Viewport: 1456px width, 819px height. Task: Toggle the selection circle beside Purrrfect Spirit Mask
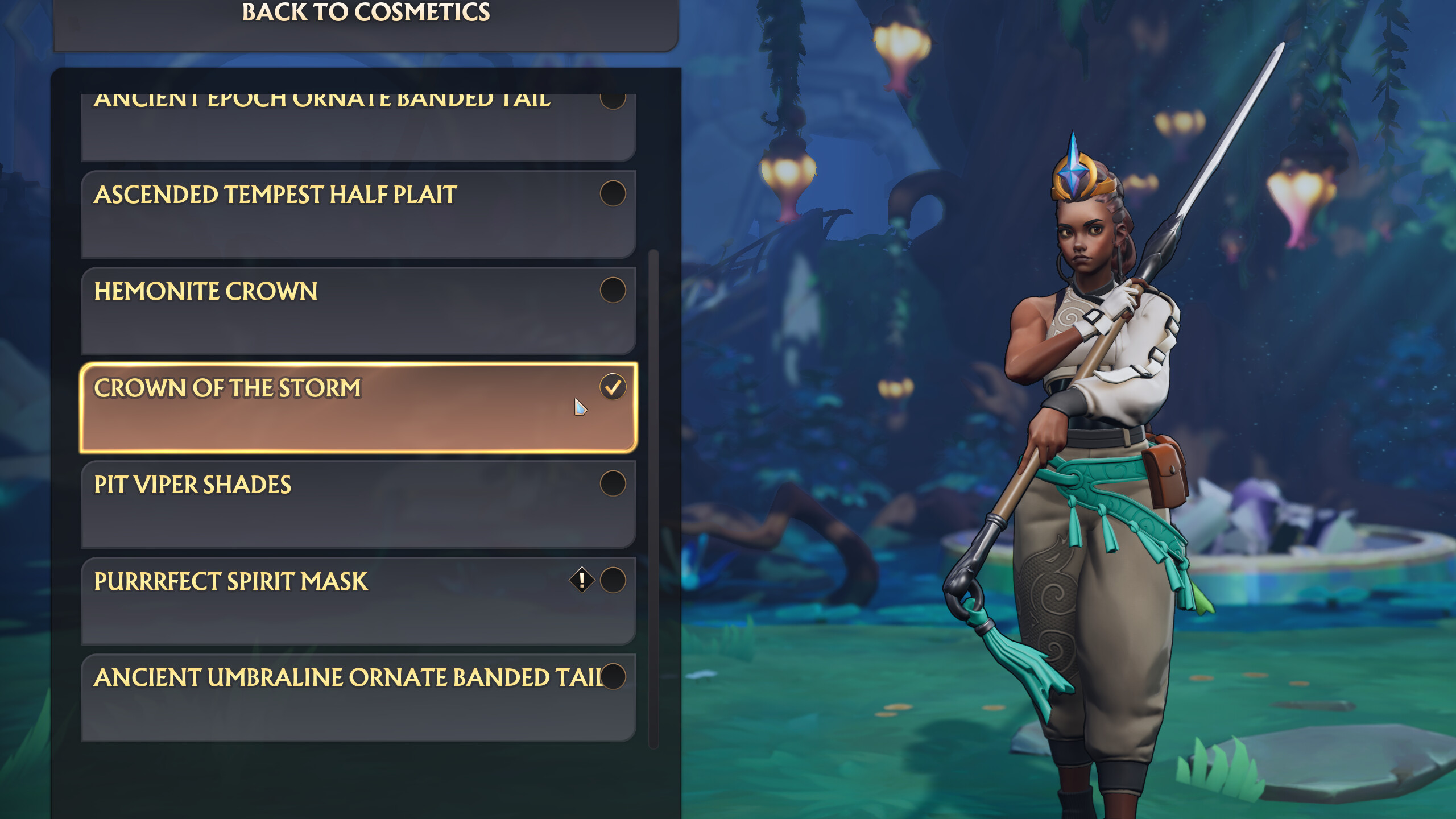613,580
